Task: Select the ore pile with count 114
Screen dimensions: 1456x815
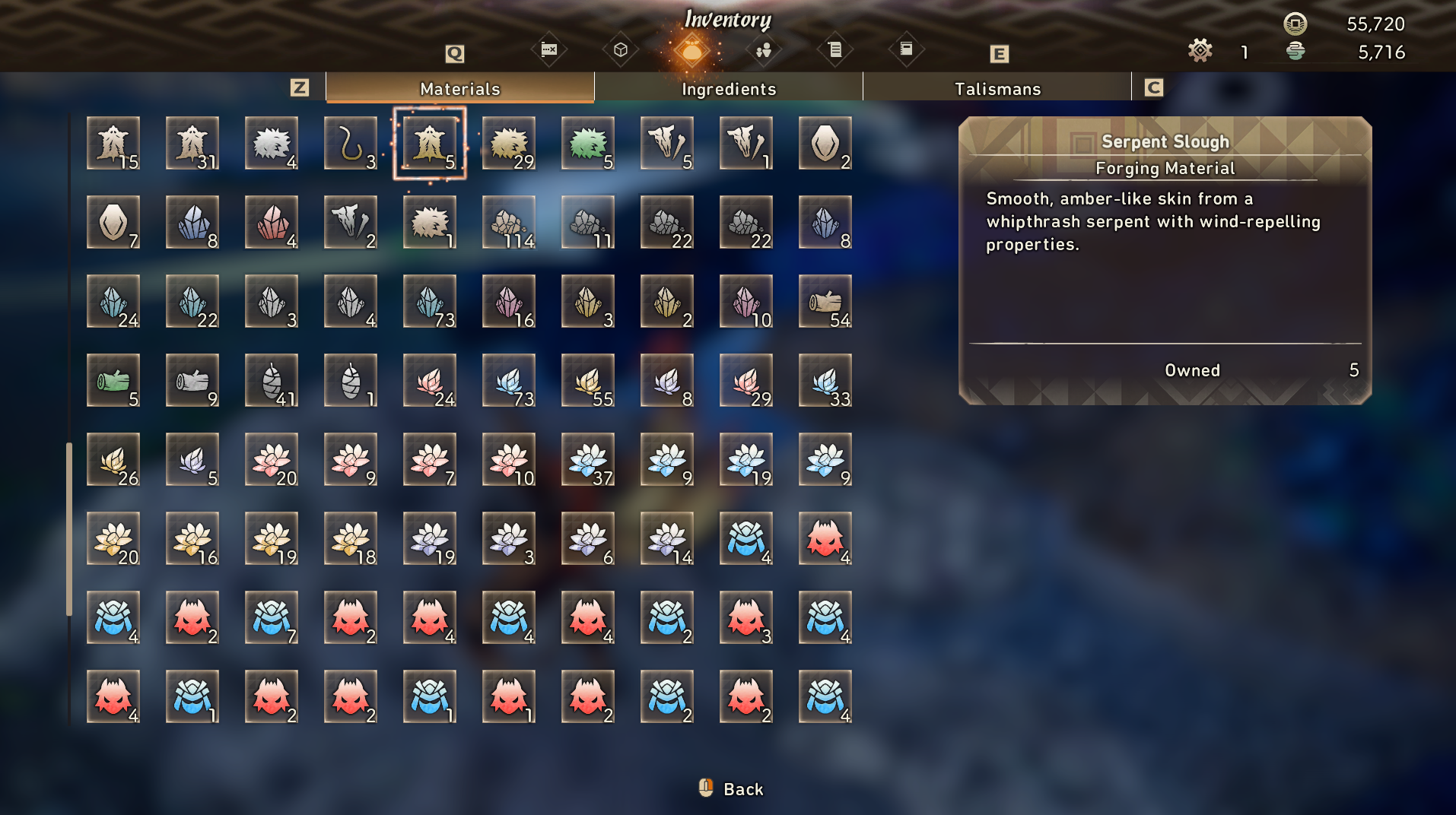Action: click(509, 222)
